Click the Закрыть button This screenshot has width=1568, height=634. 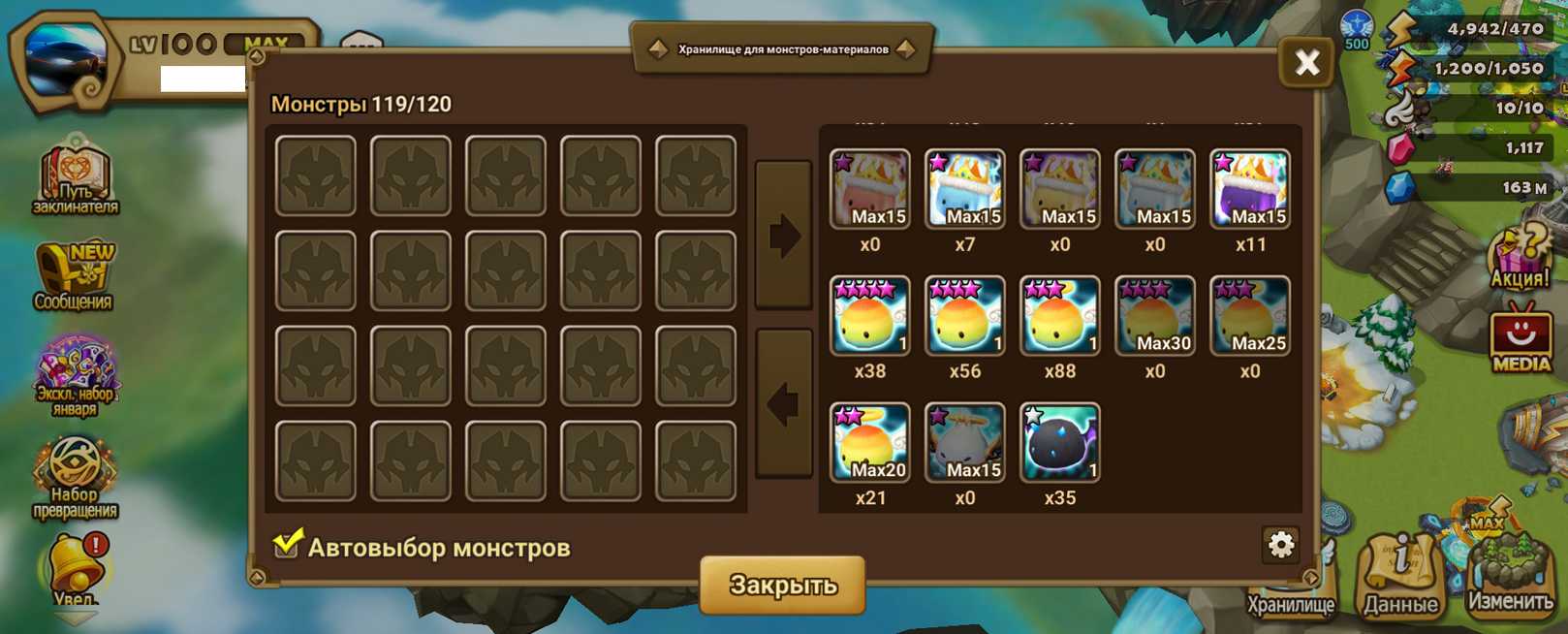782,585
